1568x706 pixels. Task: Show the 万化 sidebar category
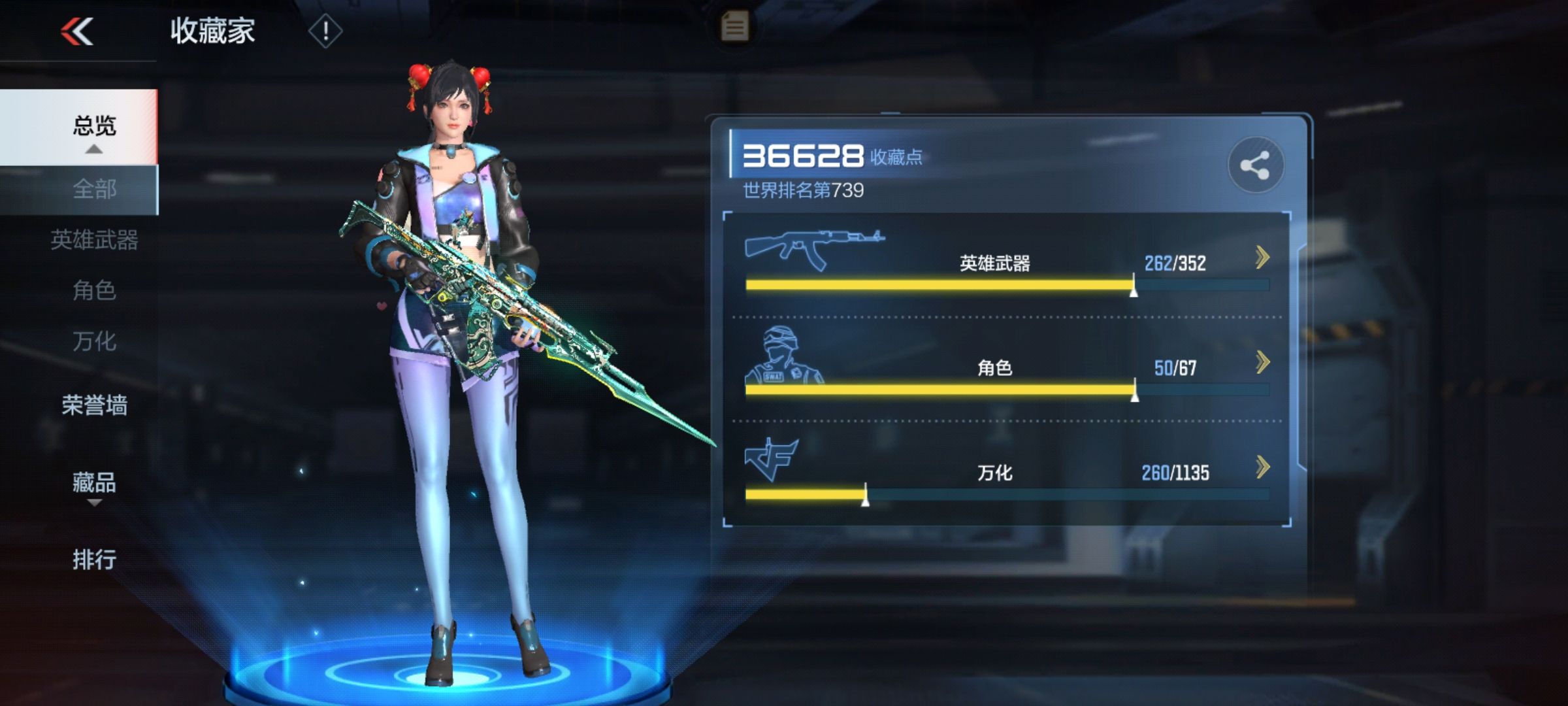(94, 341)
